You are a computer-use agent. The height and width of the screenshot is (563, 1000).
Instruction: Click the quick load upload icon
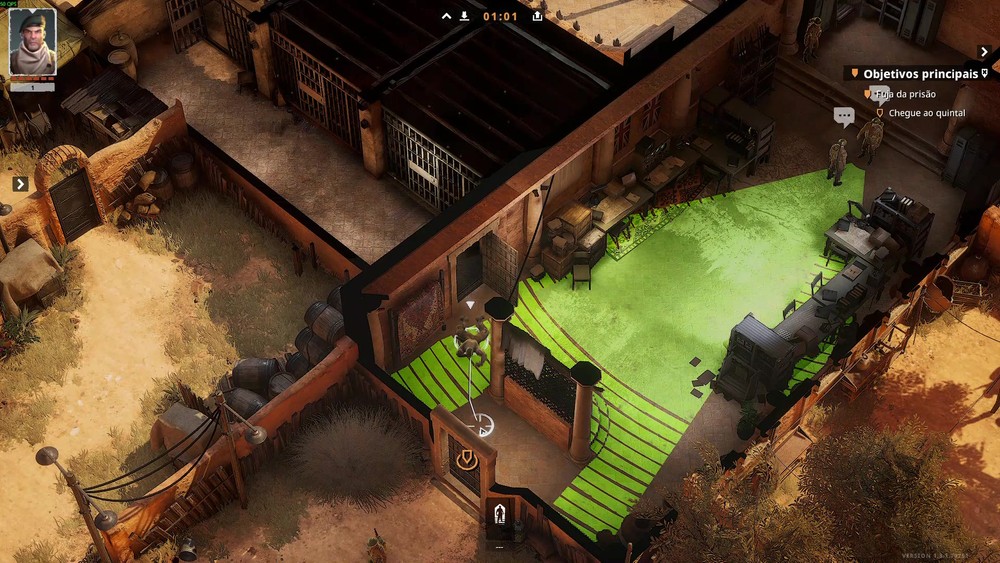click(x=537, y=16)
